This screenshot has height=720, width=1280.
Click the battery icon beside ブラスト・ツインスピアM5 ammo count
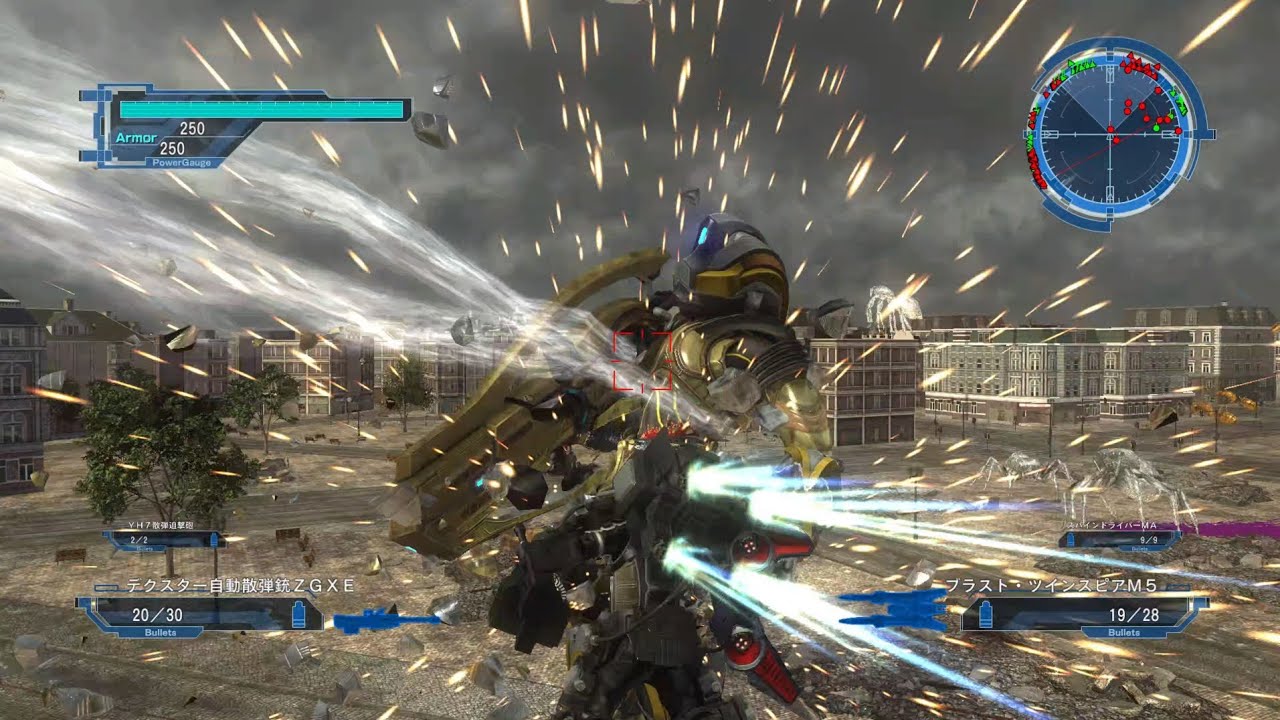985,613
